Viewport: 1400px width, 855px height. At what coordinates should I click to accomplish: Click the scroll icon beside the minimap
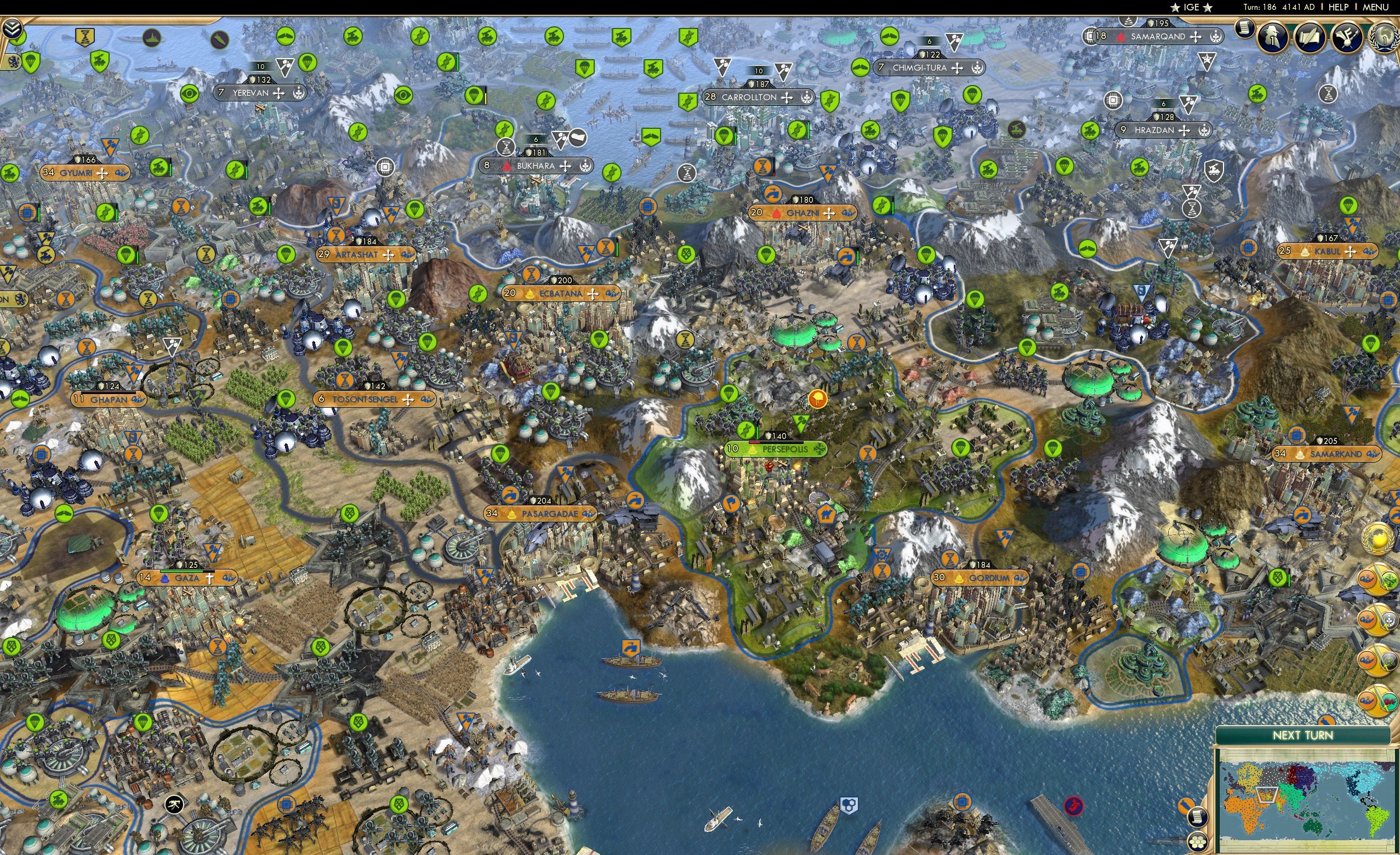pos(1197,818)
